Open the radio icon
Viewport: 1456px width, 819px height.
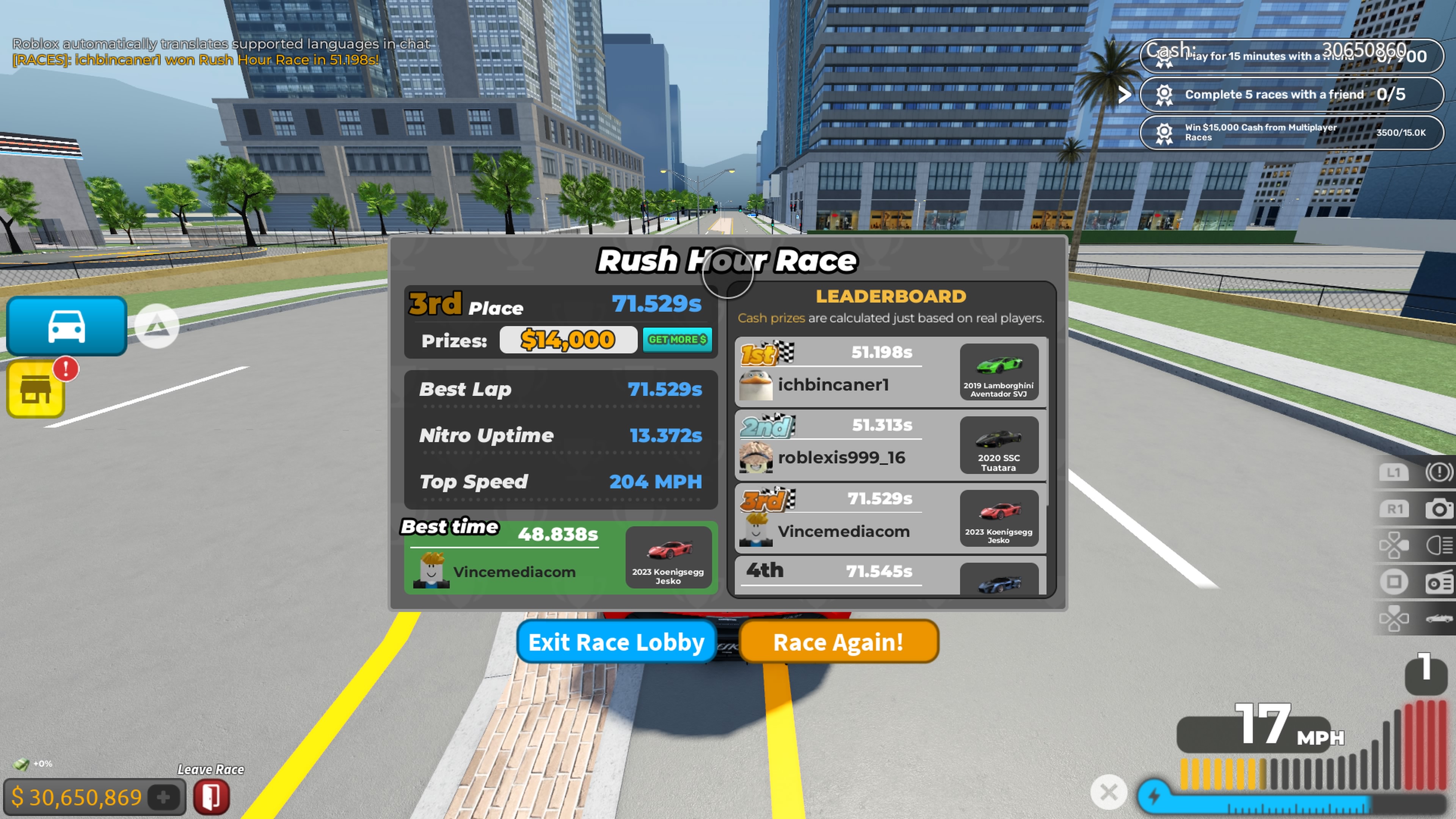(1439, 582)
